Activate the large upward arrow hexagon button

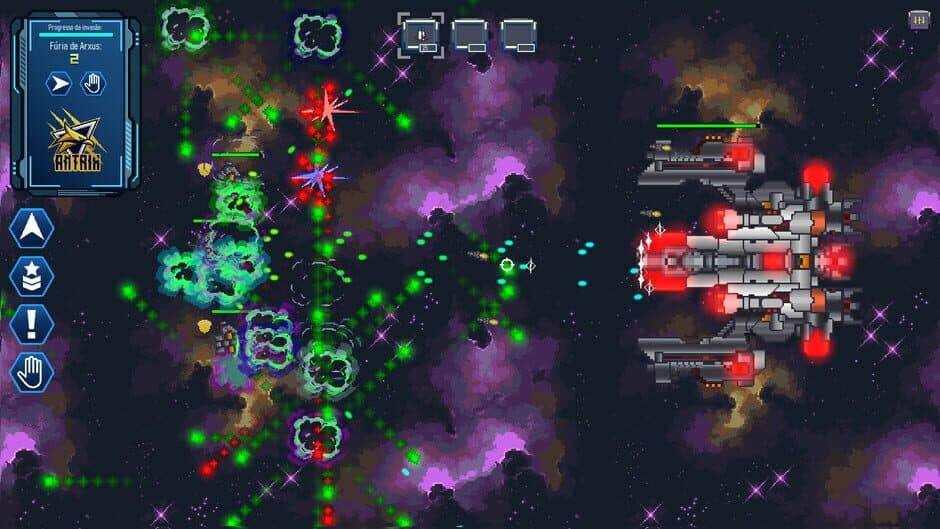[31, 229]
